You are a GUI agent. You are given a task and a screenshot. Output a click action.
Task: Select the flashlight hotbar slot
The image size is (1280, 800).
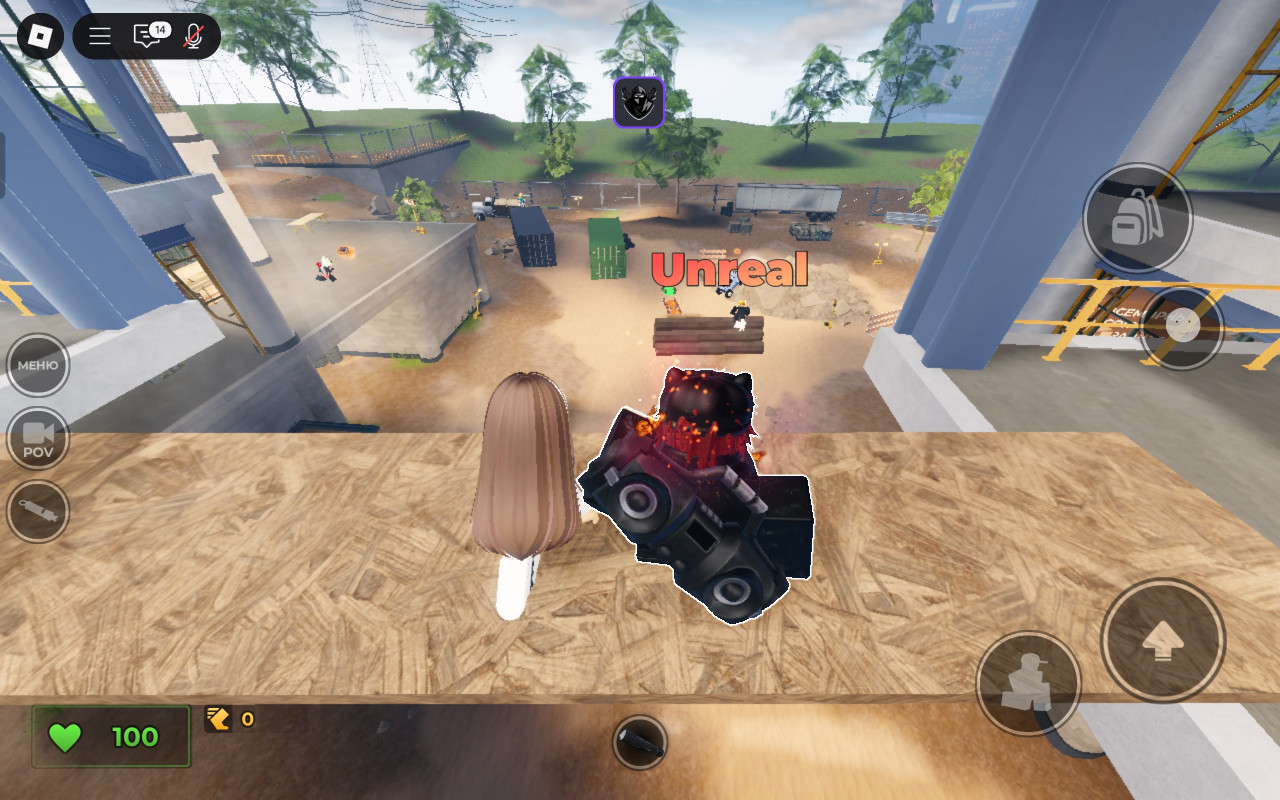point(639,742)
